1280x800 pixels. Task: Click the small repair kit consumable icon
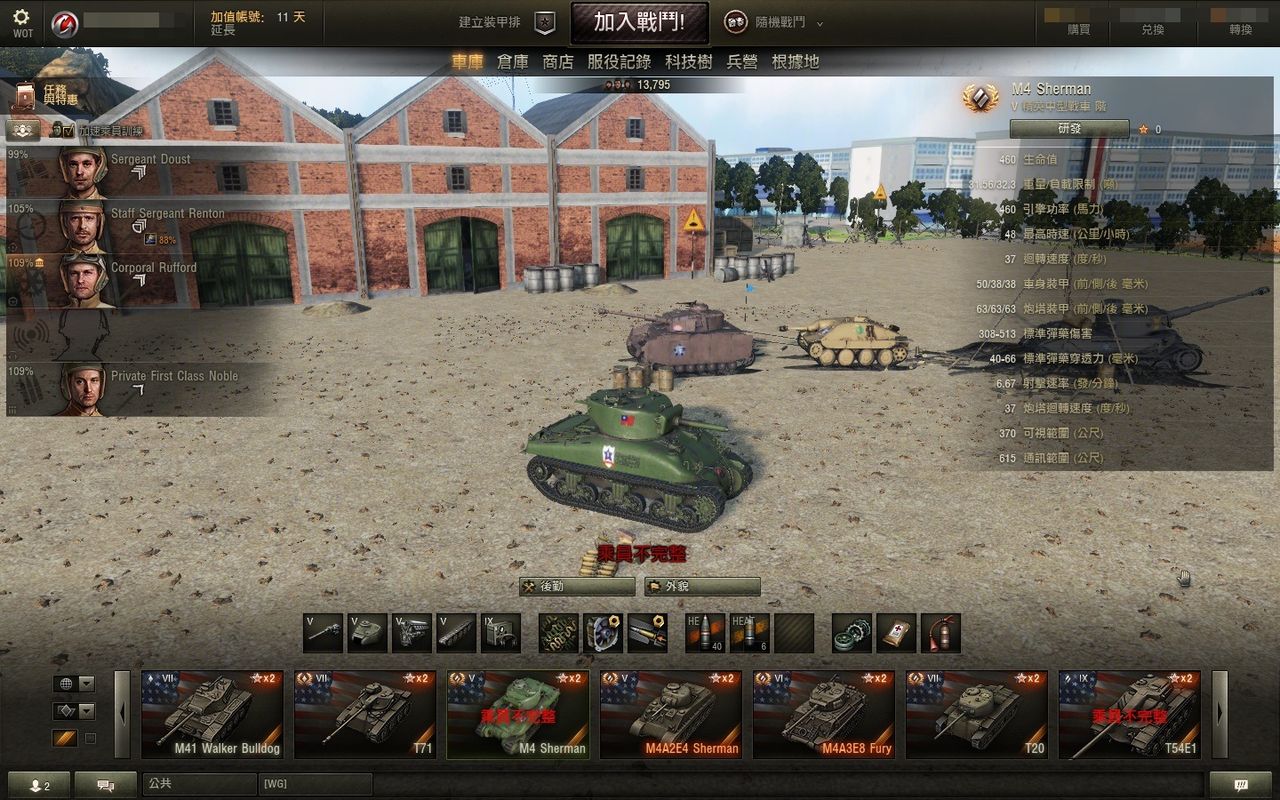coord(851,632)
